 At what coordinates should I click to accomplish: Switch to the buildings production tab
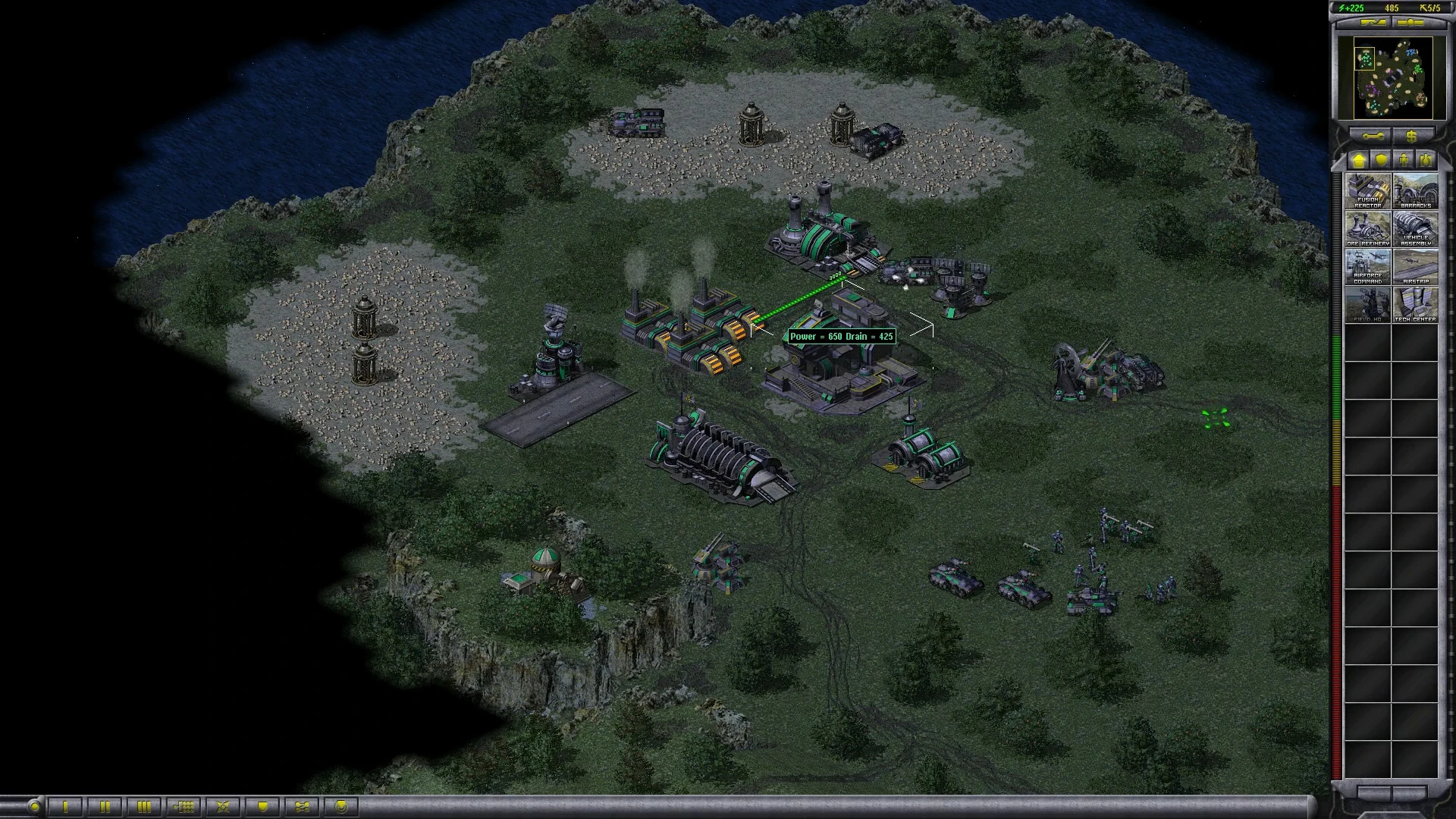(1358, 160)
